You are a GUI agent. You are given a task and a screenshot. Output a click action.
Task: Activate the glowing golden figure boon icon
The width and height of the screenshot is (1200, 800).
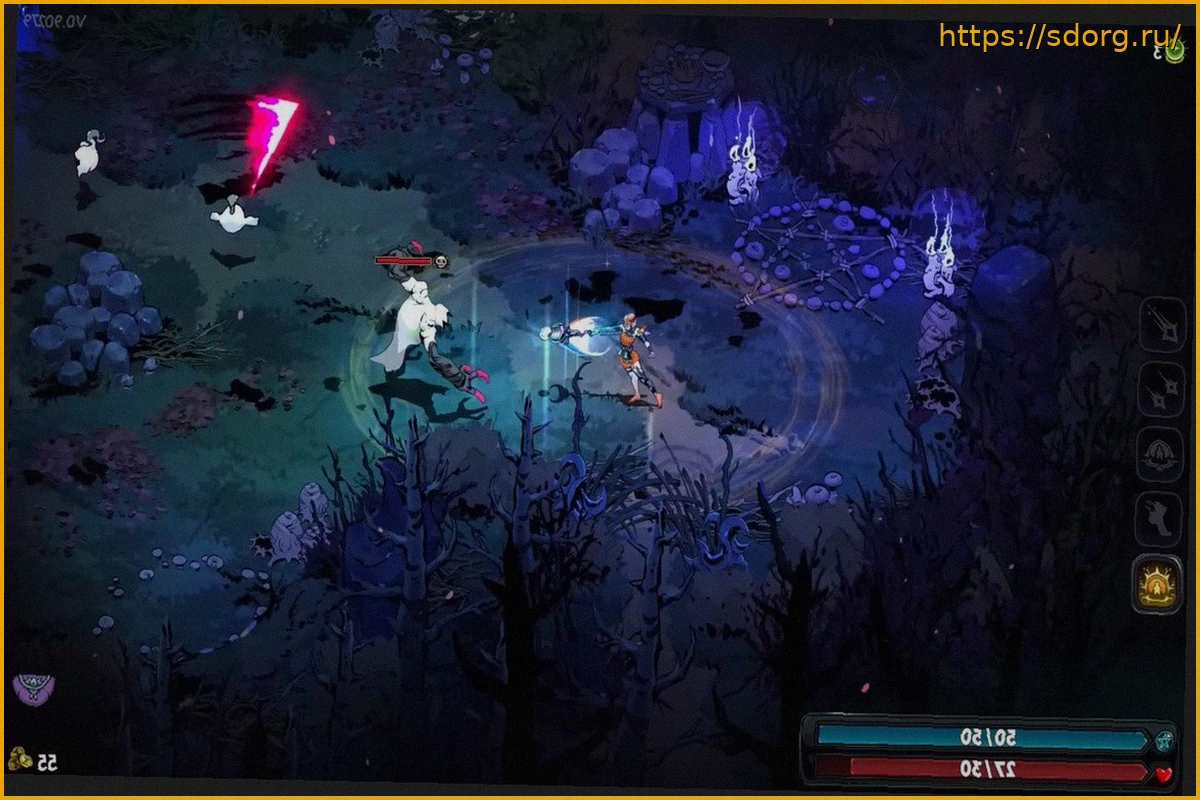pos(1158,584)
